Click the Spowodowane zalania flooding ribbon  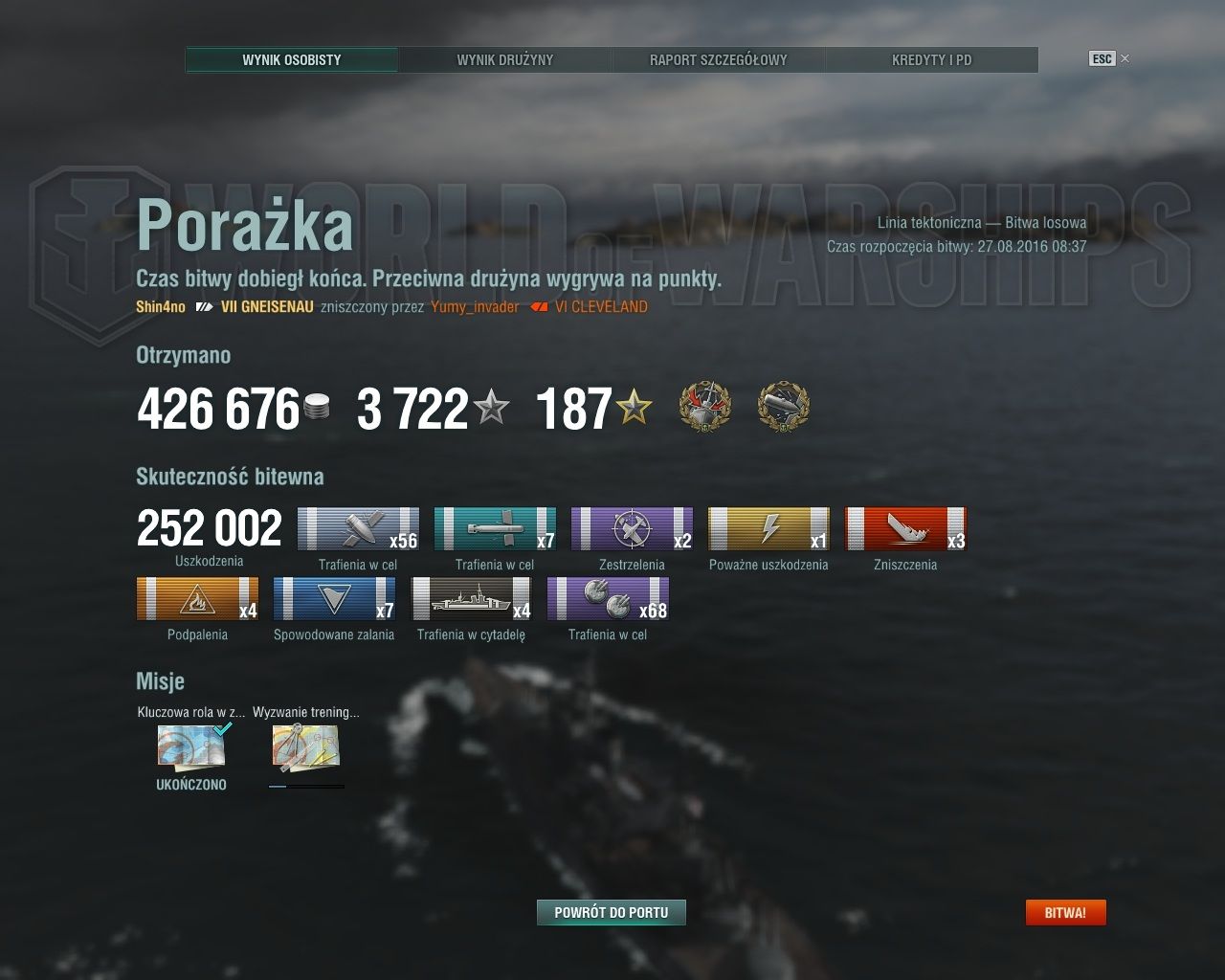coord(334,600)
